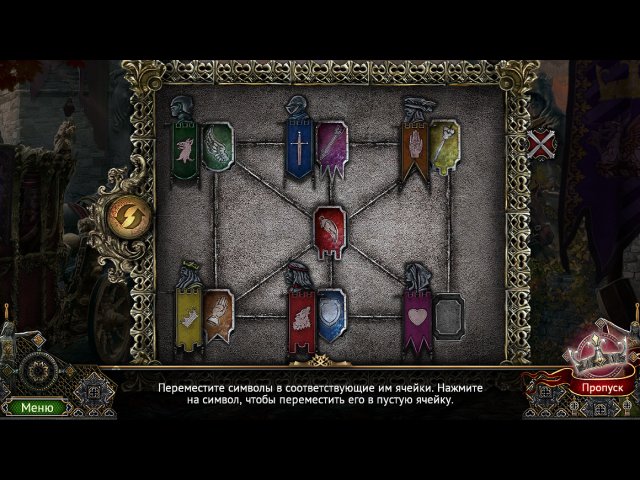Select the red feather shield in the center
This screenshot has height=480, width=640.
pos(329,231)
